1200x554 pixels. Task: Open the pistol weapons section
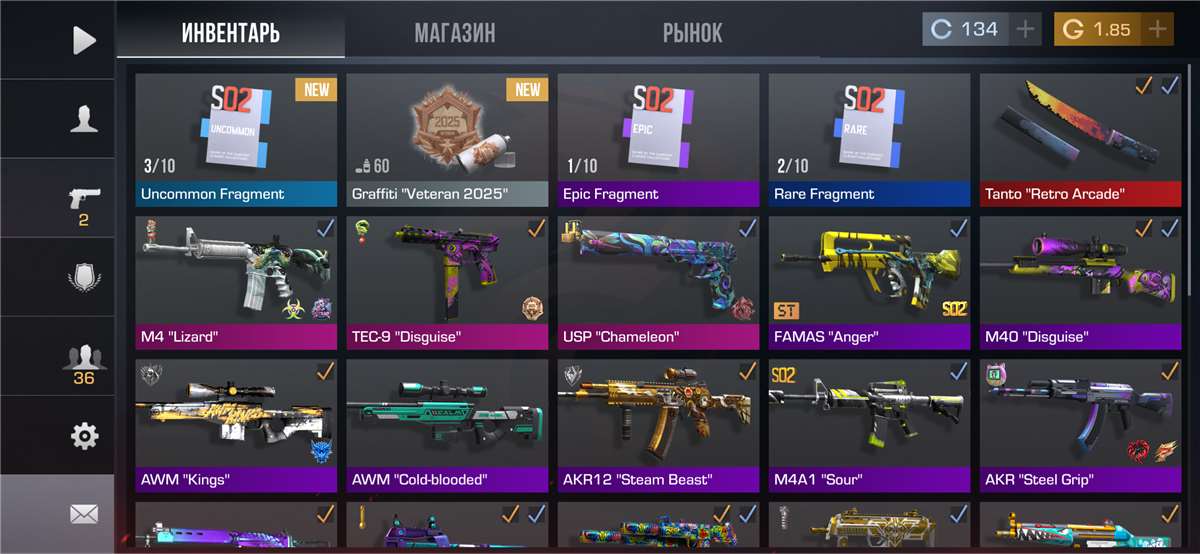(x=84, y=200)
